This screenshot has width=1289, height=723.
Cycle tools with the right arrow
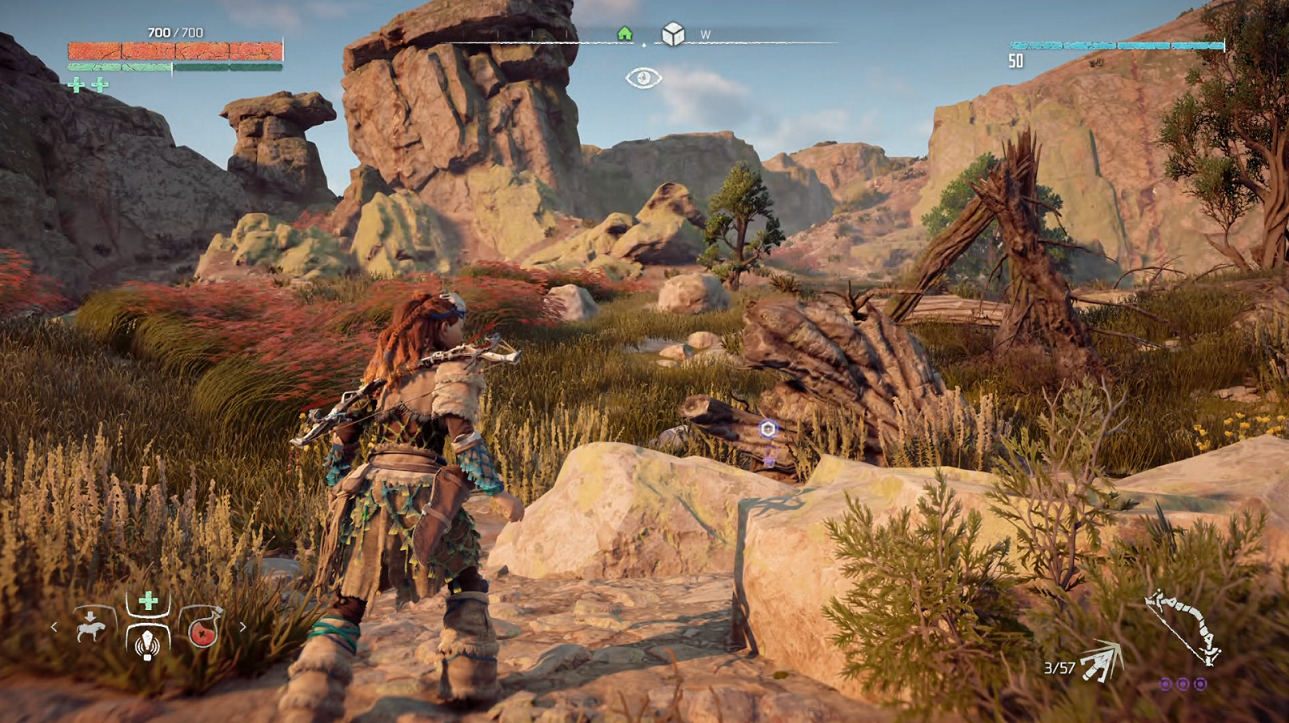[242, 628]
